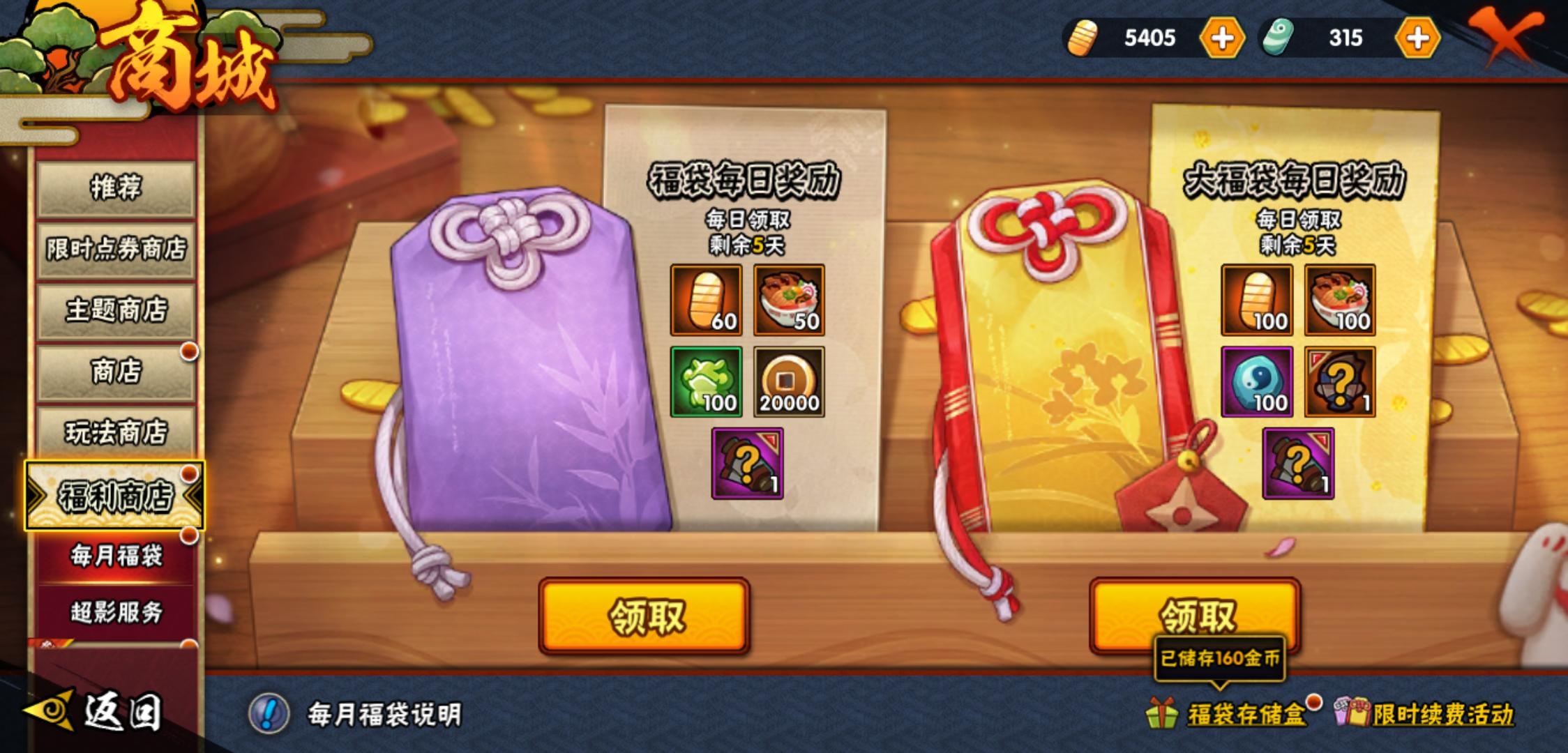
Task: Toggle the red dot next to 福袋存储盒
Action: [1318, 704]
